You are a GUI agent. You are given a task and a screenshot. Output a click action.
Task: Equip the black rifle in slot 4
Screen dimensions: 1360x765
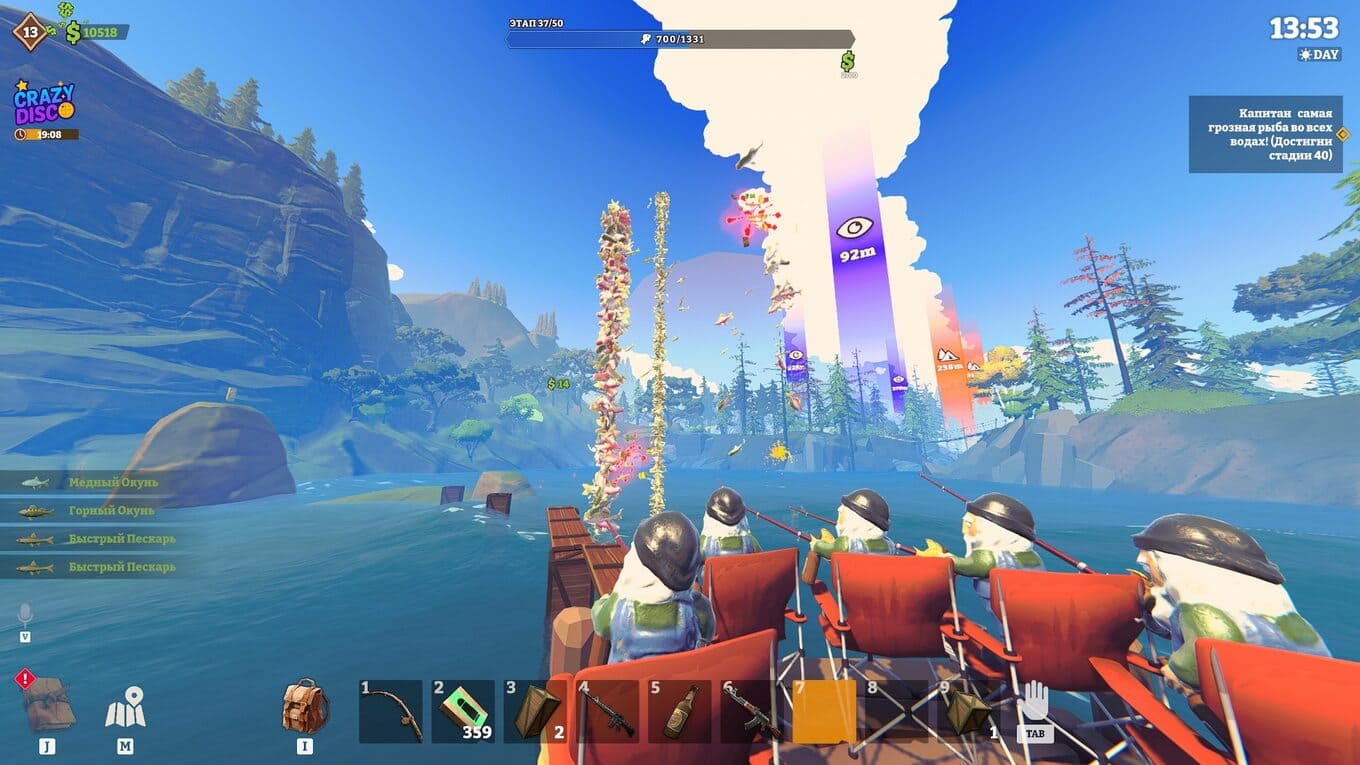[607, 711]
